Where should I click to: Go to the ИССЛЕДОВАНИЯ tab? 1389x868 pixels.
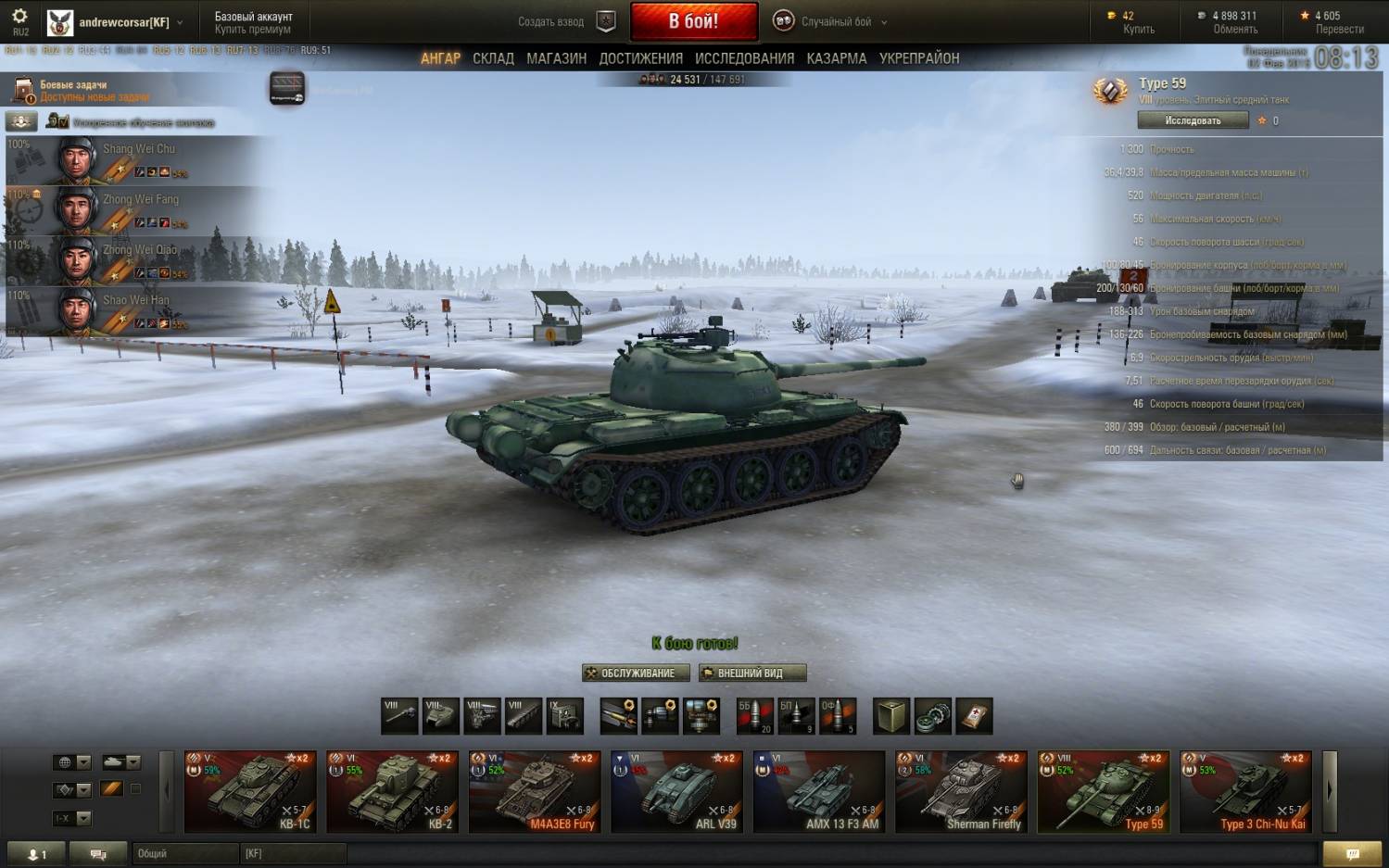pos(744,58)
